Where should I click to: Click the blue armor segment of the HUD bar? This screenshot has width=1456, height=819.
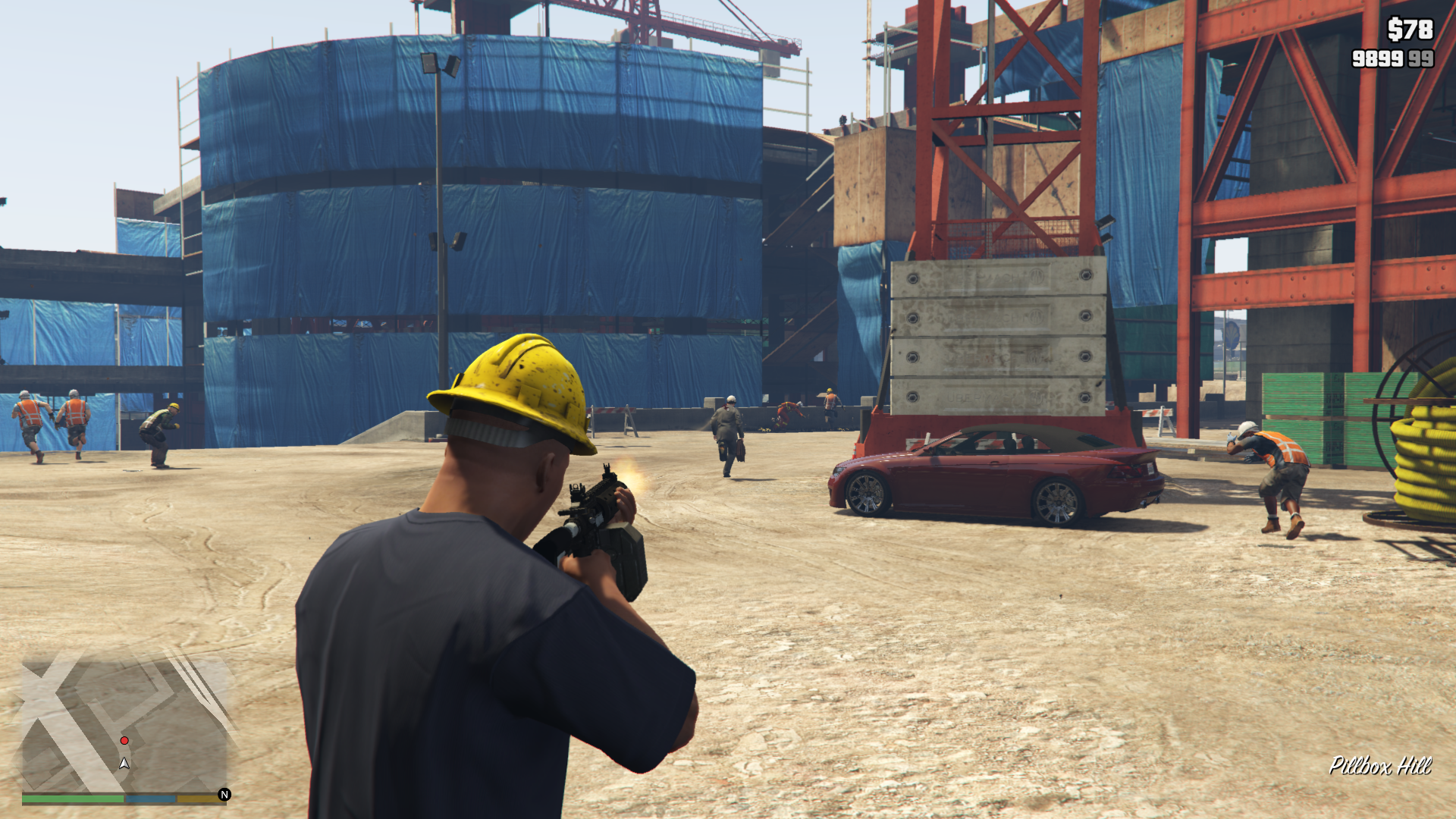click(x=152, y=799)
